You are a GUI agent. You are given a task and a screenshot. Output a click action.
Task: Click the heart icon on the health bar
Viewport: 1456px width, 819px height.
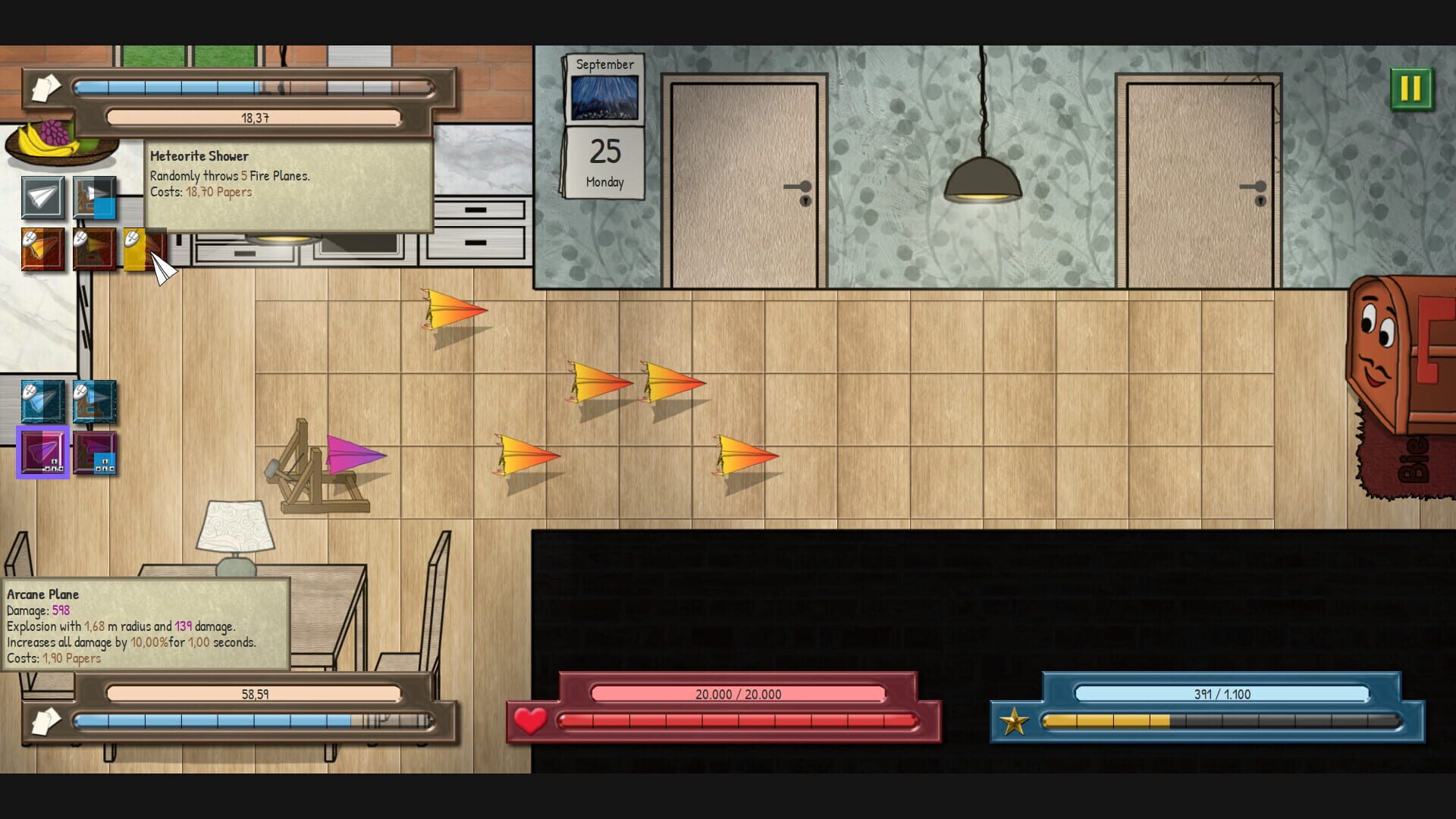[531, 721]
